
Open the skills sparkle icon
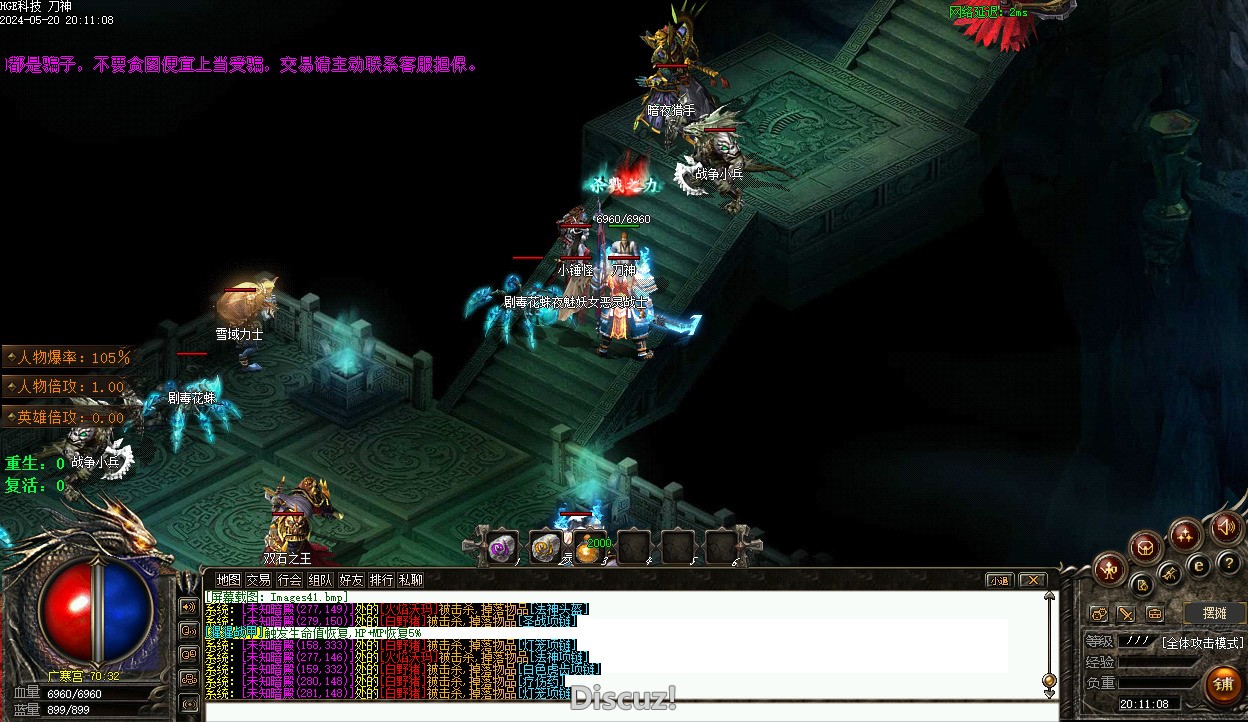click(x=1186, y=533)
